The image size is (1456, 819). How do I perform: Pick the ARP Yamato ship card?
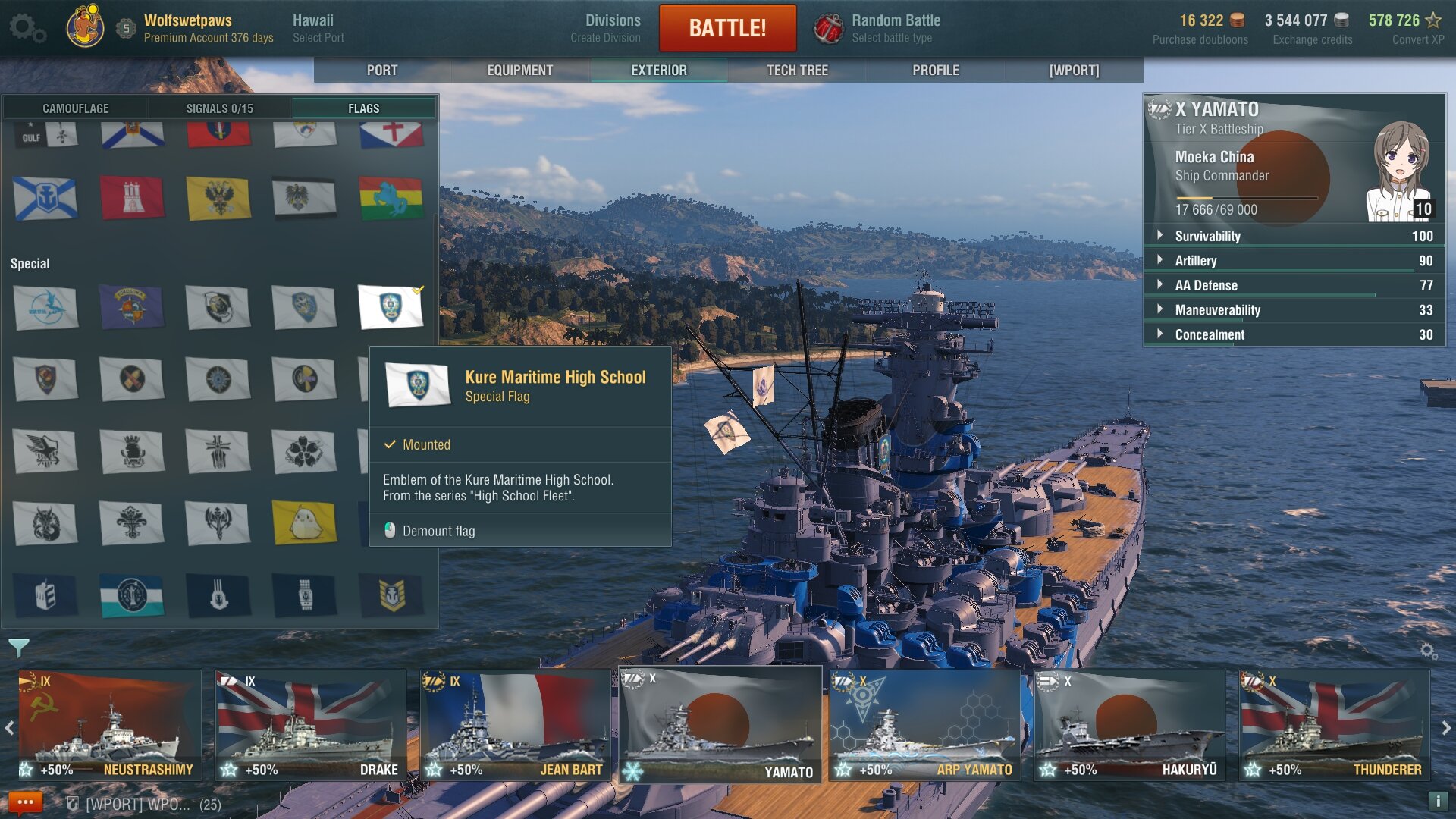coord(924,726)
